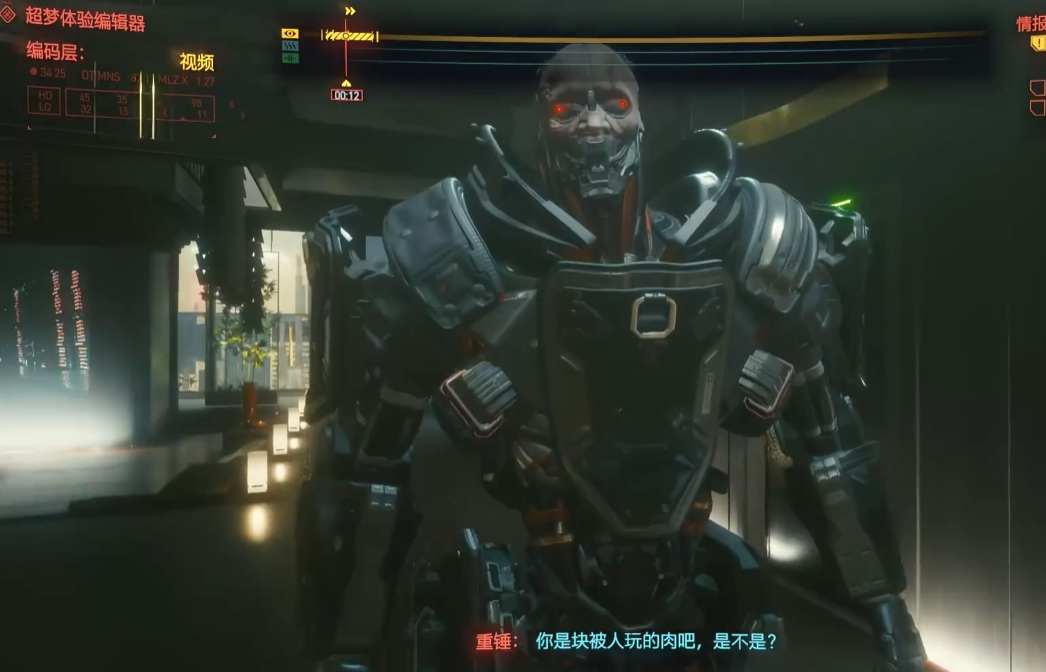The width and height of the screenshot is (1046, 672).
Task: Open the yellow alert icon under 情报
Action: (1038, 44)
